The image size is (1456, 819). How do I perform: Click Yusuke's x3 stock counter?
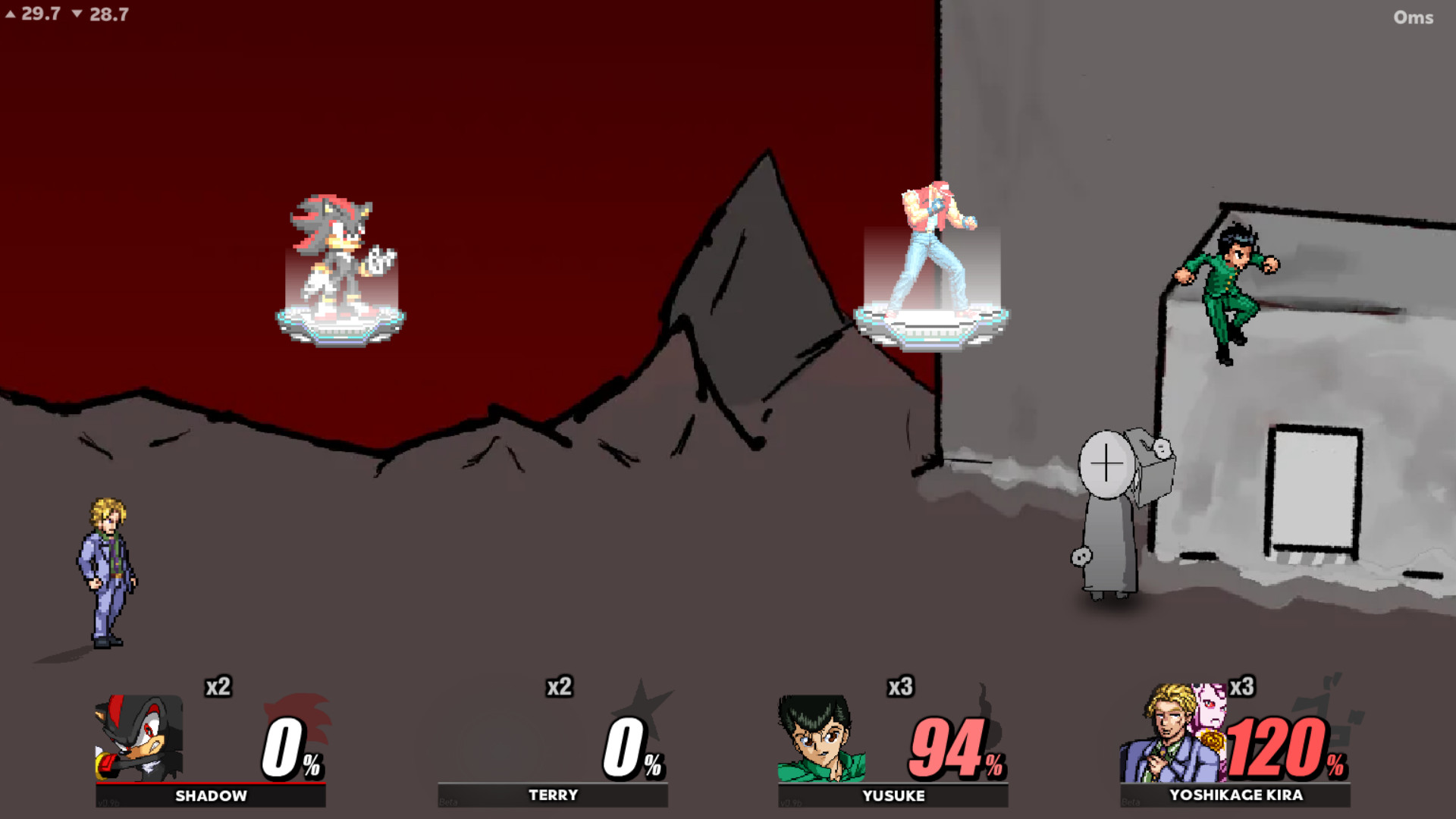tap(901, 689)
